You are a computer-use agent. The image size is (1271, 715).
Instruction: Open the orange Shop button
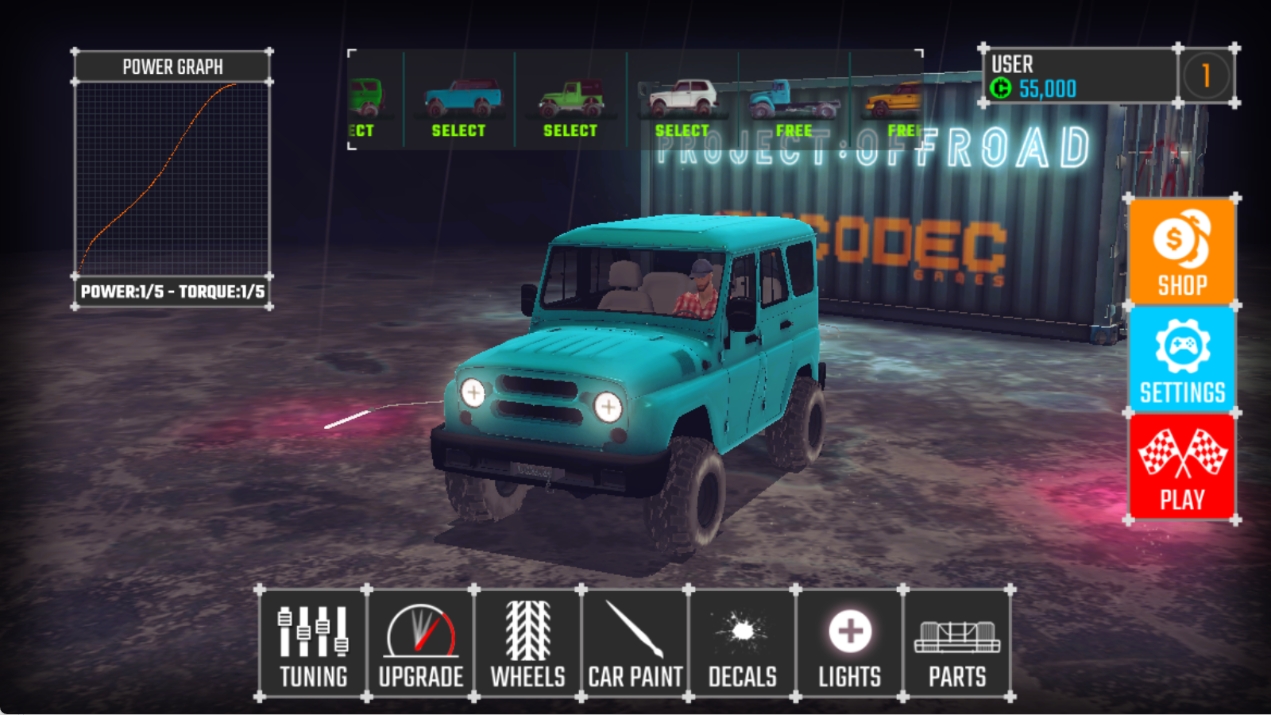[x=1182, y=251]
